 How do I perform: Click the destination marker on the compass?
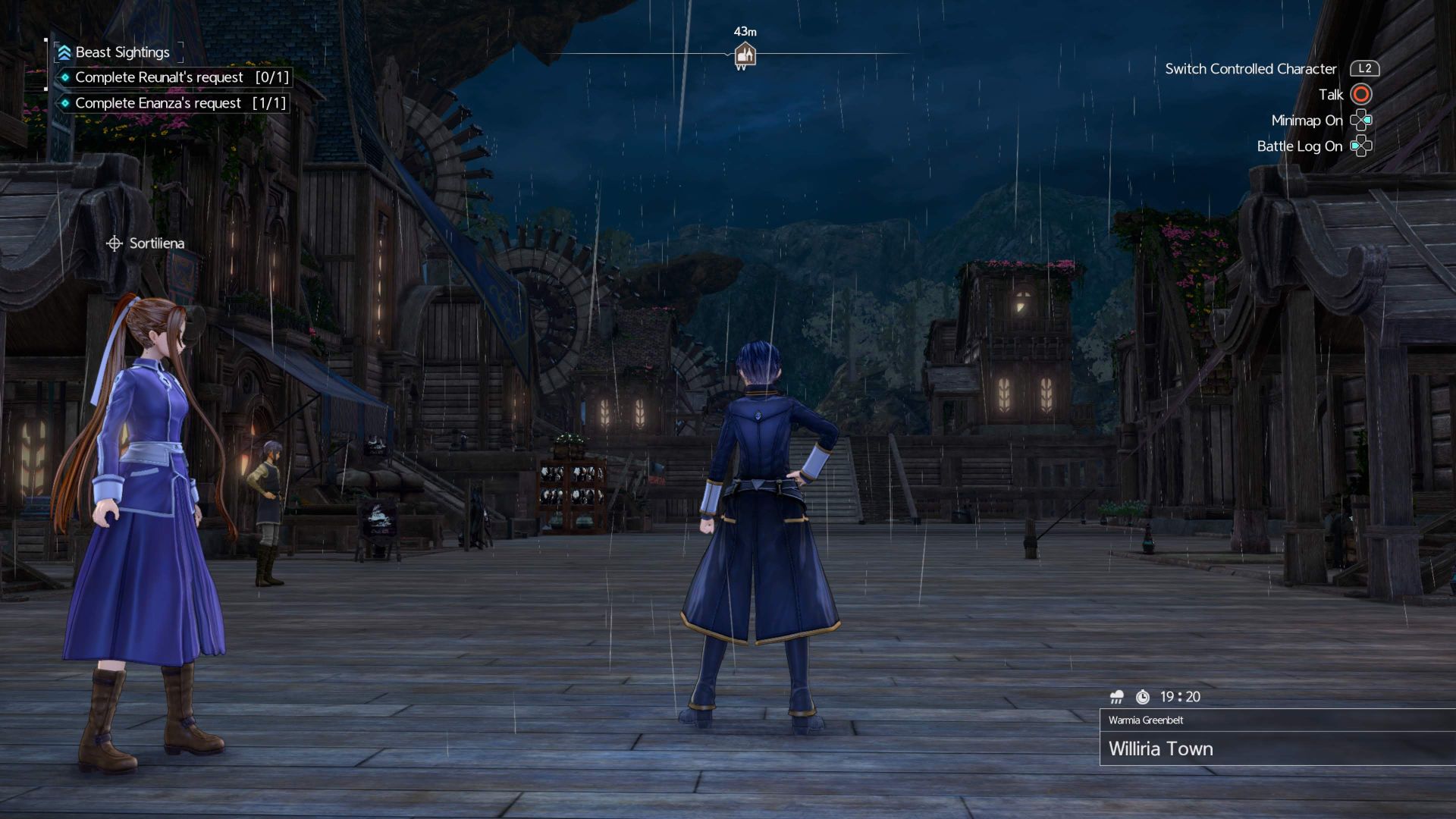pos(745,55)
